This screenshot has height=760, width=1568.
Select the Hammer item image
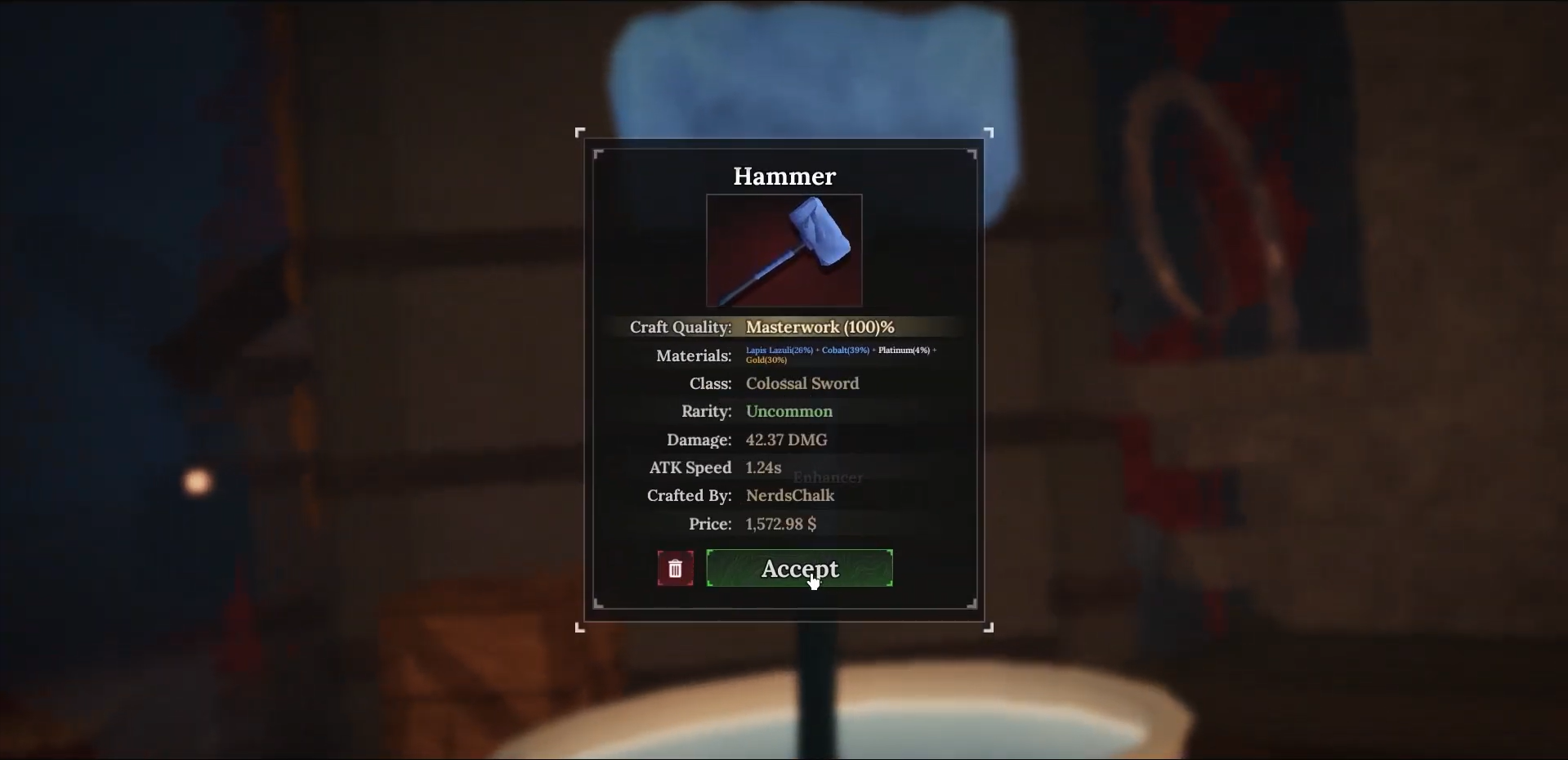784,250
